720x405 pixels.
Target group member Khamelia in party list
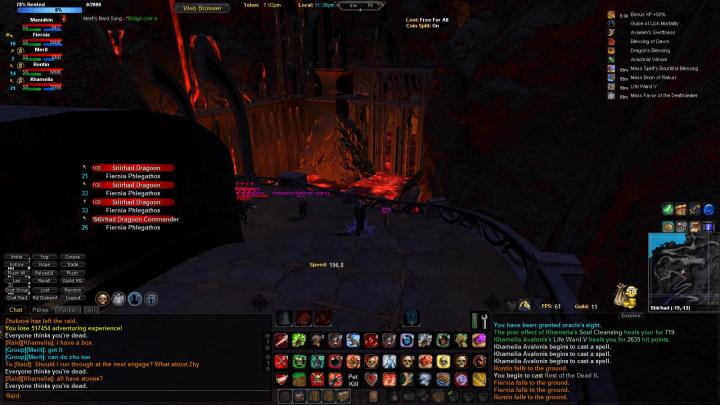[x=40, y=79]
